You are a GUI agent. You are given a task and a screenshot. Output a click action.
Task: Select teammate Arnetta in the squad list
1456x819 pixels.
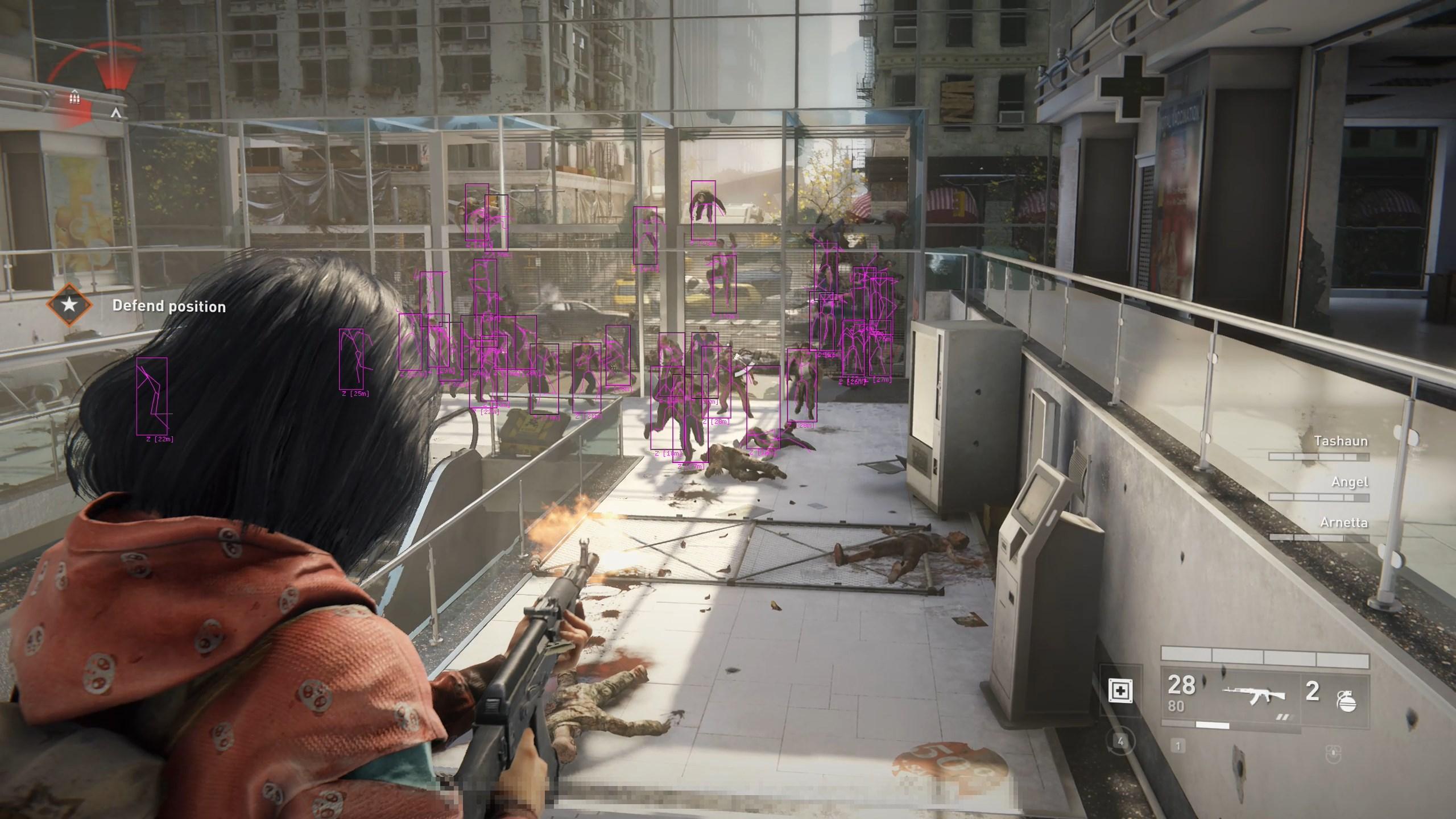[x=1343, y=523]
